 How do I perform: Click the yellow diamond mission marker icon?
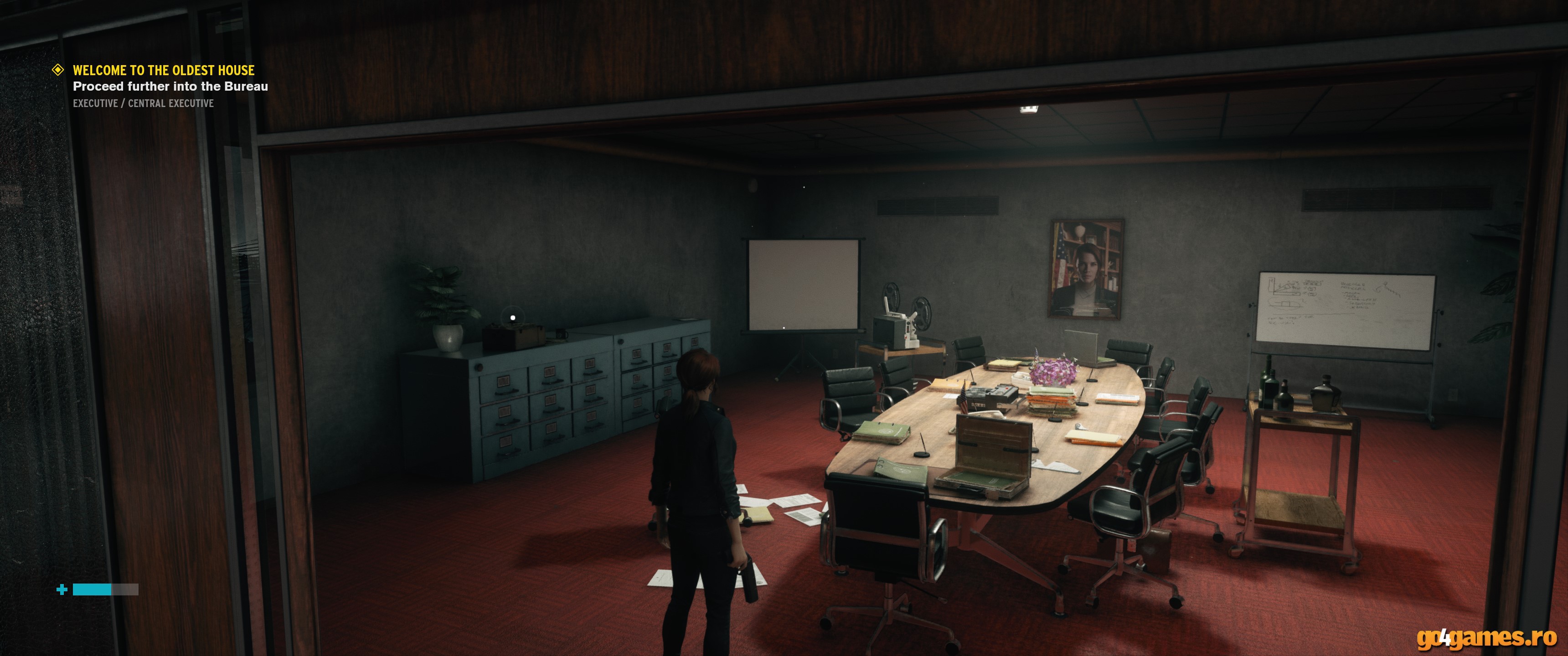(x=58, y=70)
